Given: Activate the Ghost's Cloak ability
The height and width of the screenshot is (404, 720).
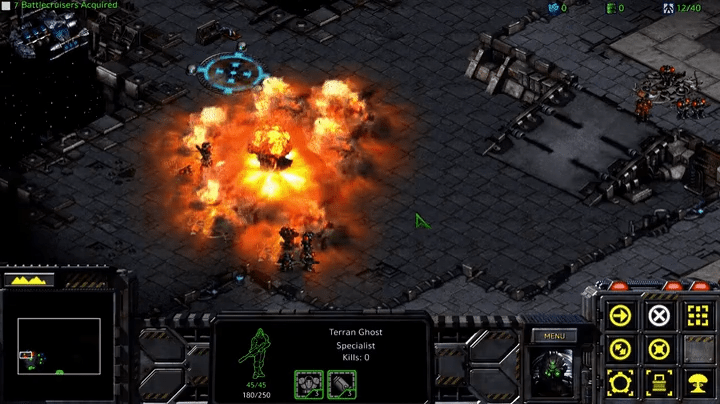Looking at the screenshot, I should pos(620,382).
